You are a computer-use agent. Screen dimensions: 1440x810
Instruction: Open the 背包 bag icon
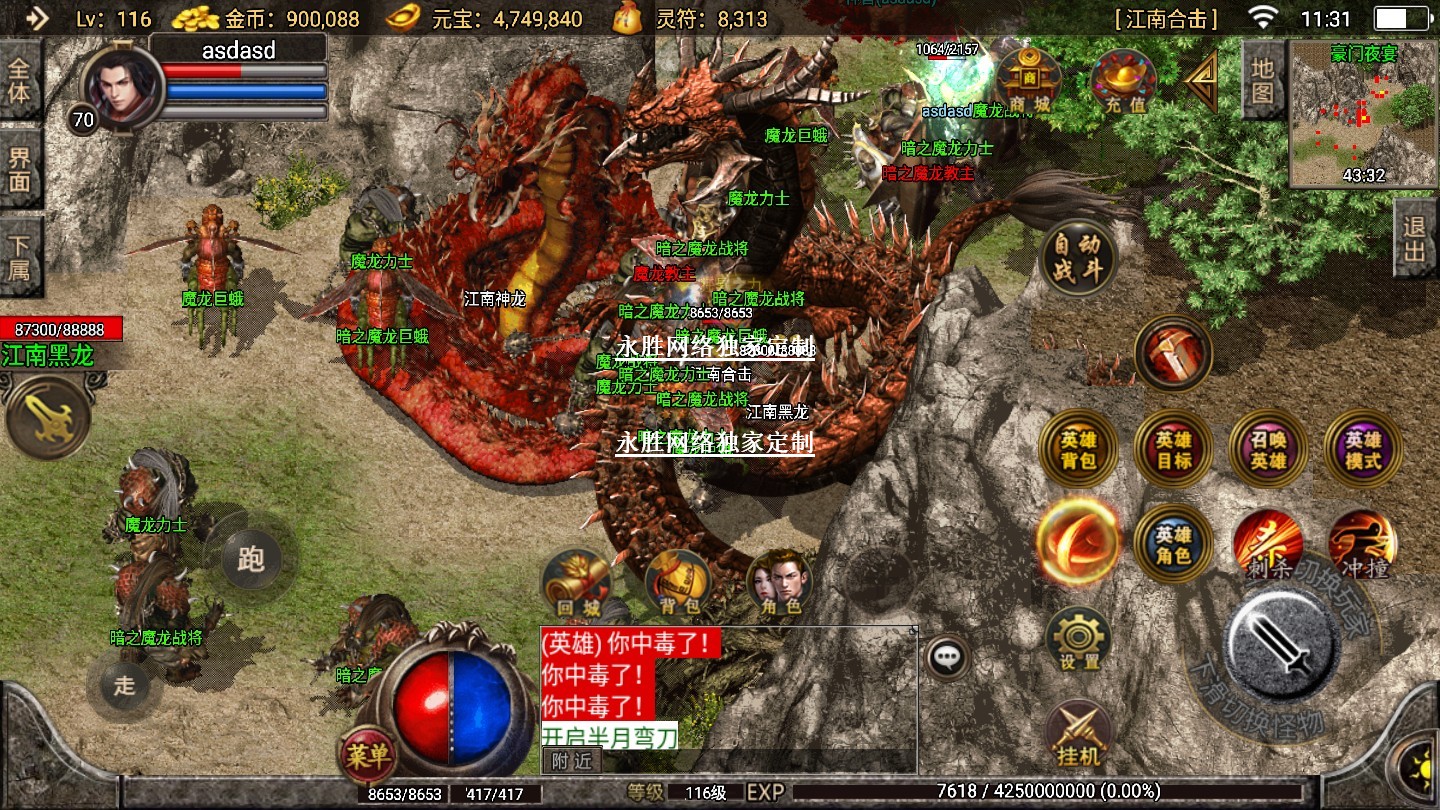[679, 584]
